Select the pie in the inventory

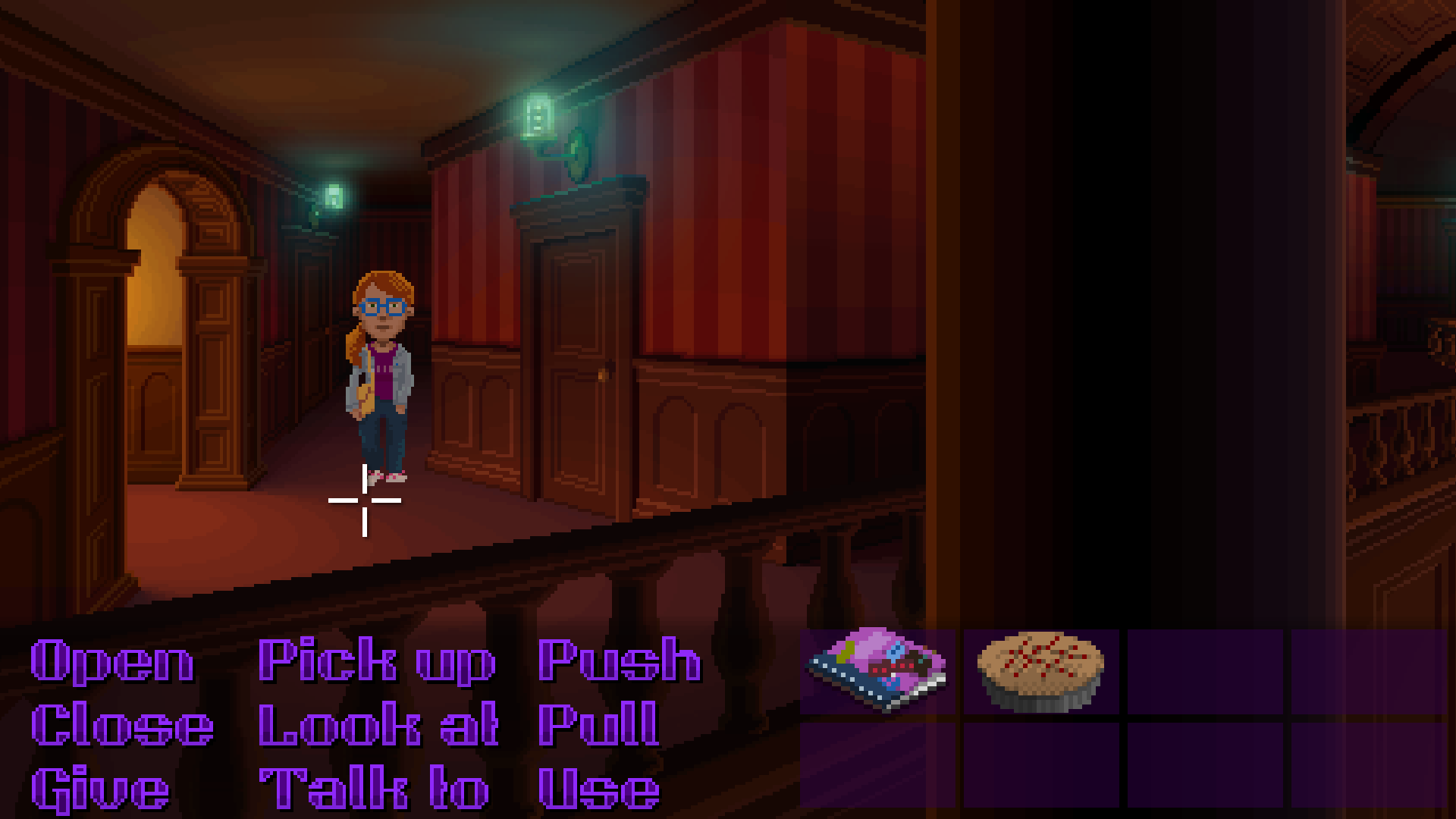tap(1039, 671)
